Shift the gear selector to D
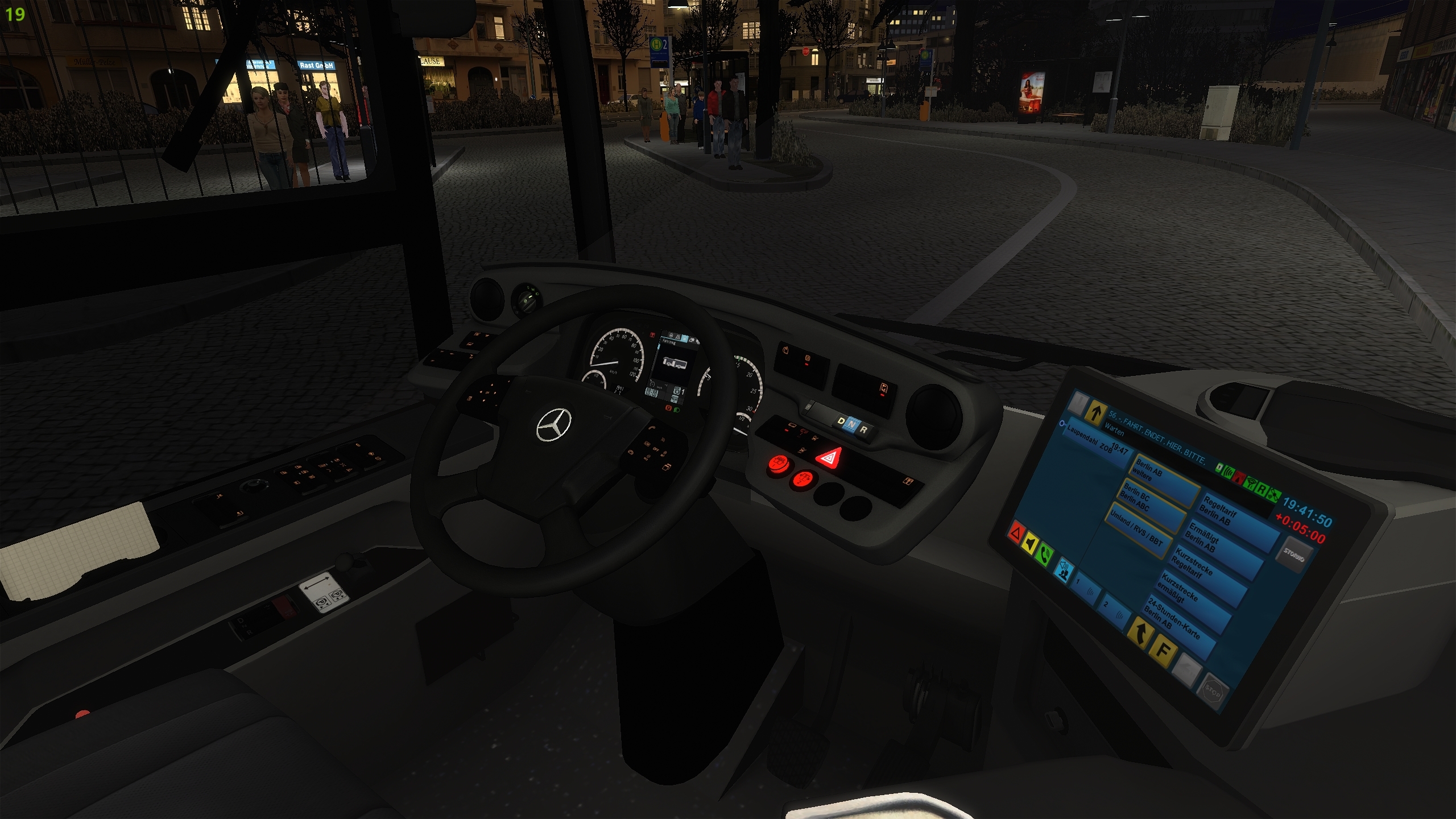Viewport: 1456px width, 819px height. [x=841, y=421]
